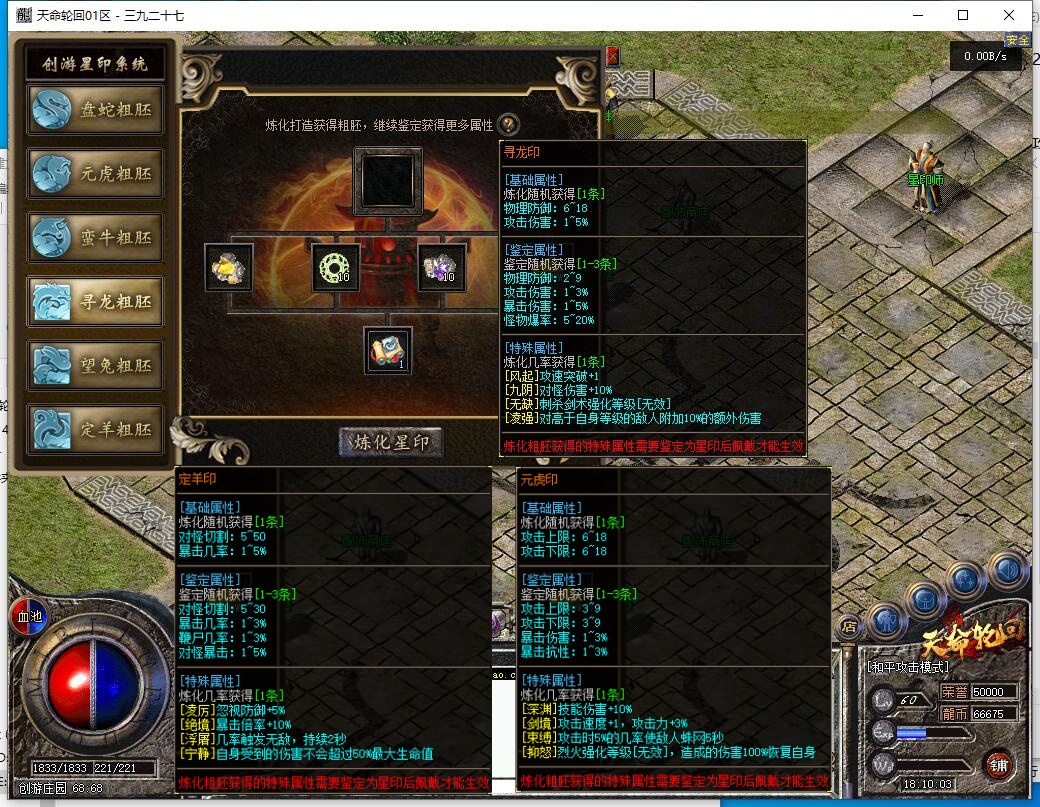Open the question mark help icon
The image size is (1040, 807).
pos(508,125)
